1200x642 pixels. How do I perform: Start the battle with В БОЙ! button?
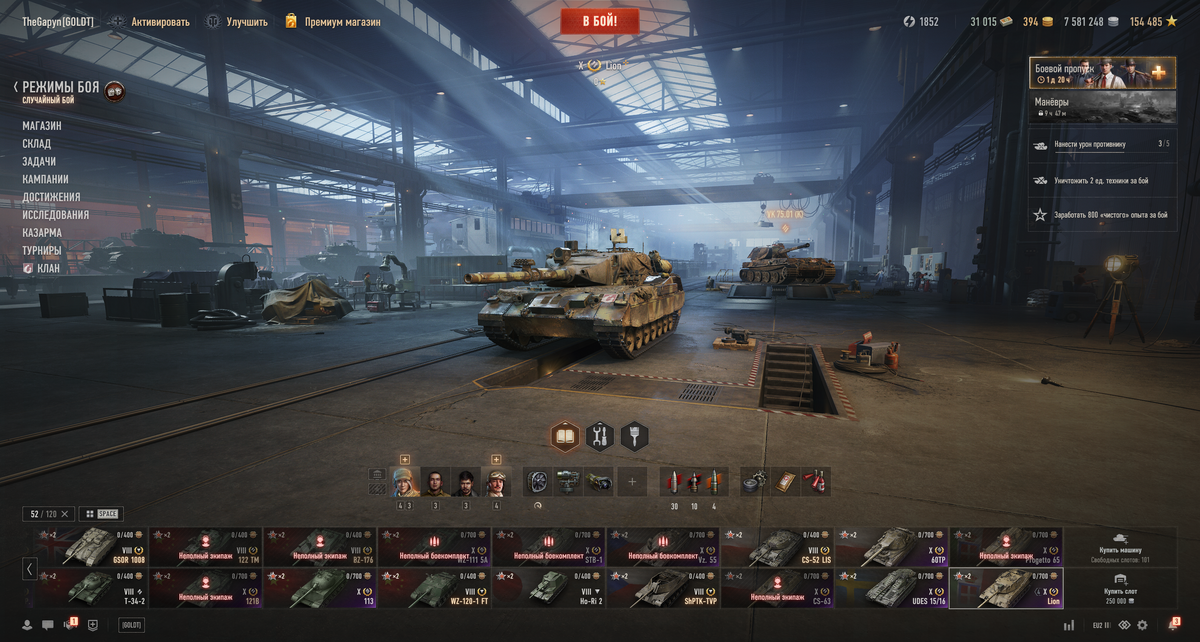click(599, 20)
